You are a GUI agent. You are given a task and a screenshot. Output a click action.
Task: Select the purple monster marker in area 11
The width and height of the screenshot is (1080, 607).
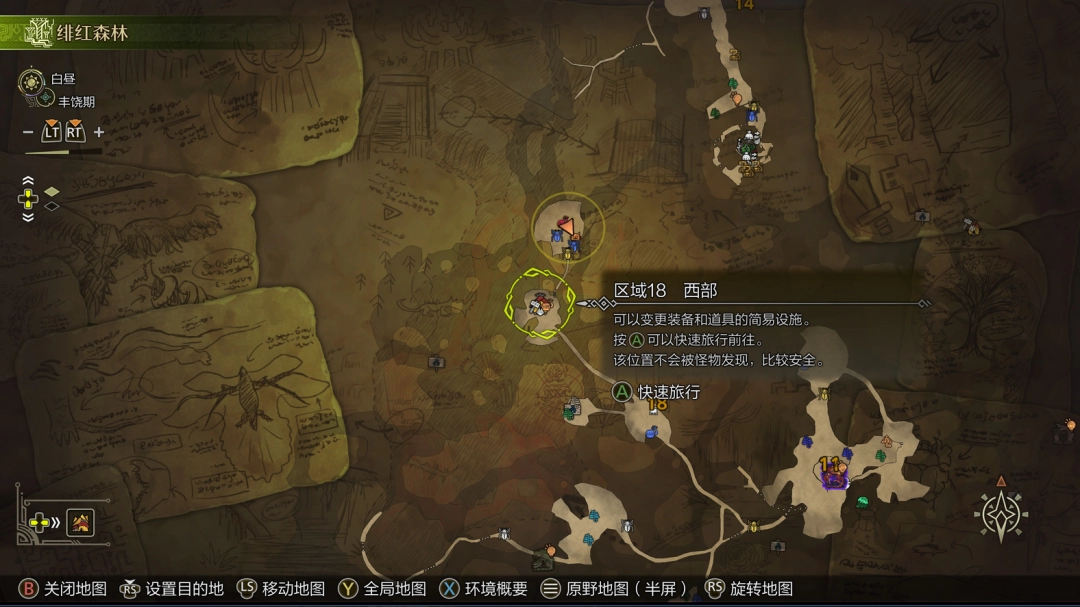coord(834,479)
